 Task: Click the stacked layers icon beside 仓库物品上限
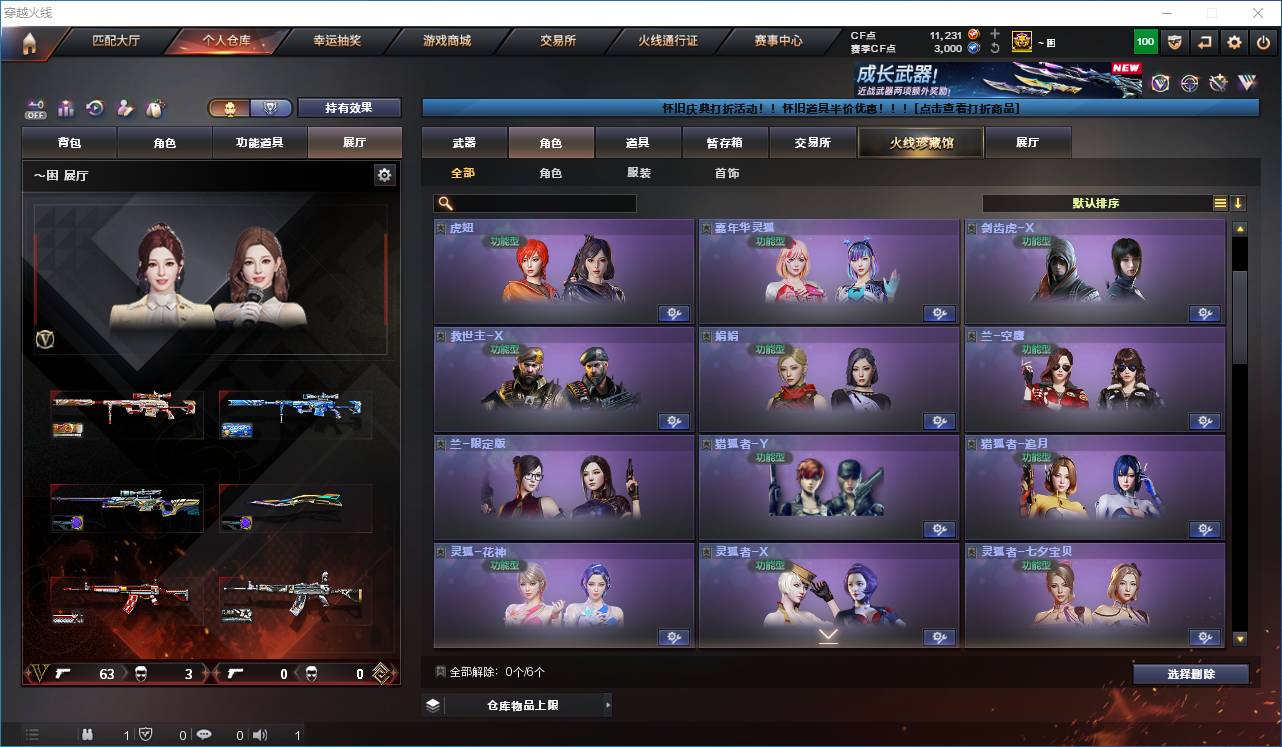click(433, 704)
